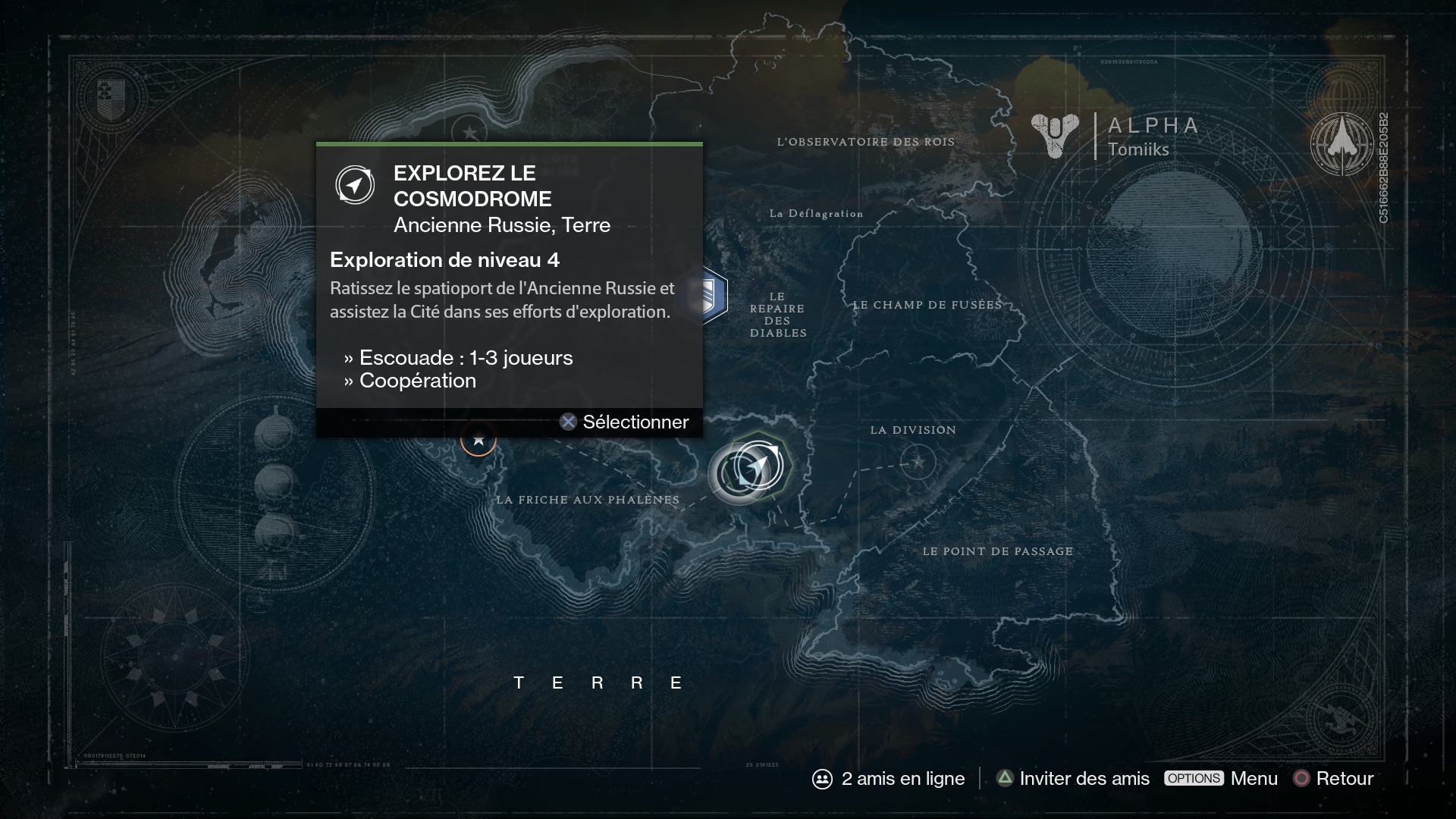
Task: Open the orbit ship emblem icon
Action: 1341,144
